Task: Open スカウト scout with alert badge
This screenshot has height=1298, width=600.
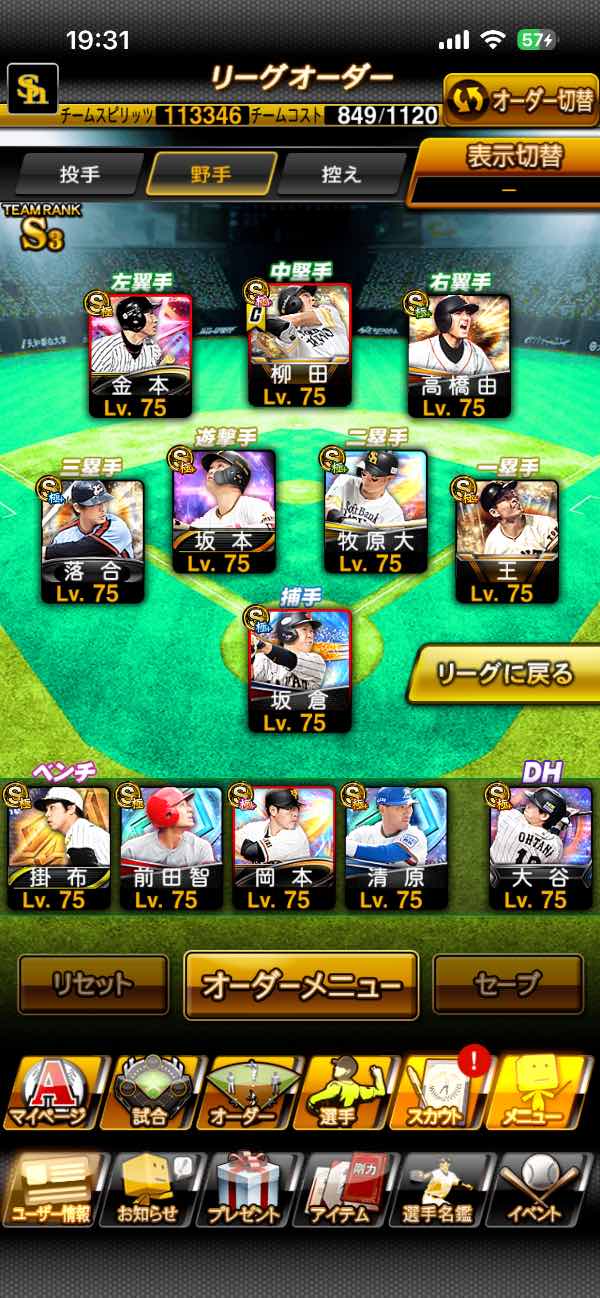Action: (x=443, y=1092)
